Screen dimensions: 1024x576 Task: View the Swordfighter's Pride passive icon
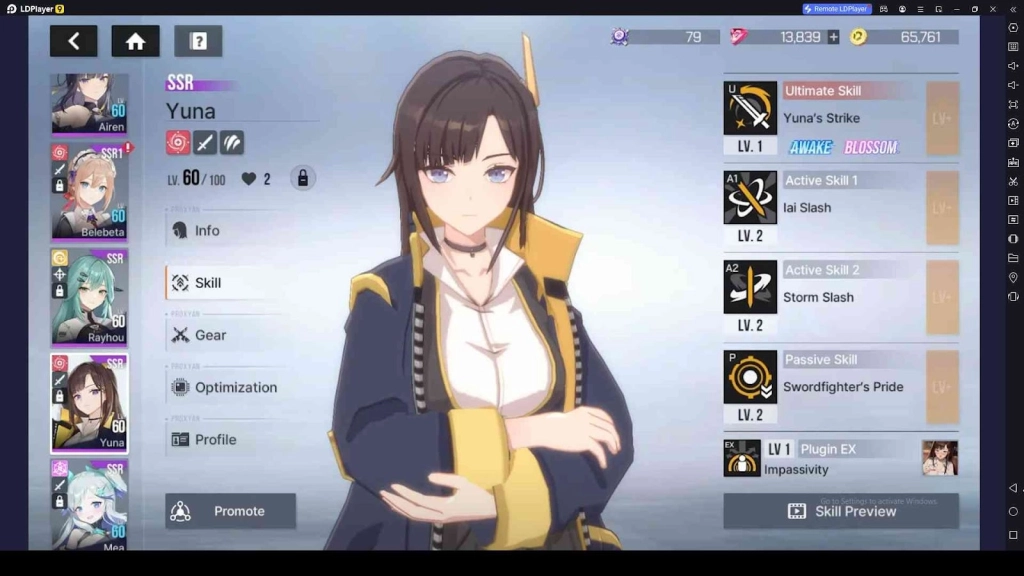tap(750, 376)
